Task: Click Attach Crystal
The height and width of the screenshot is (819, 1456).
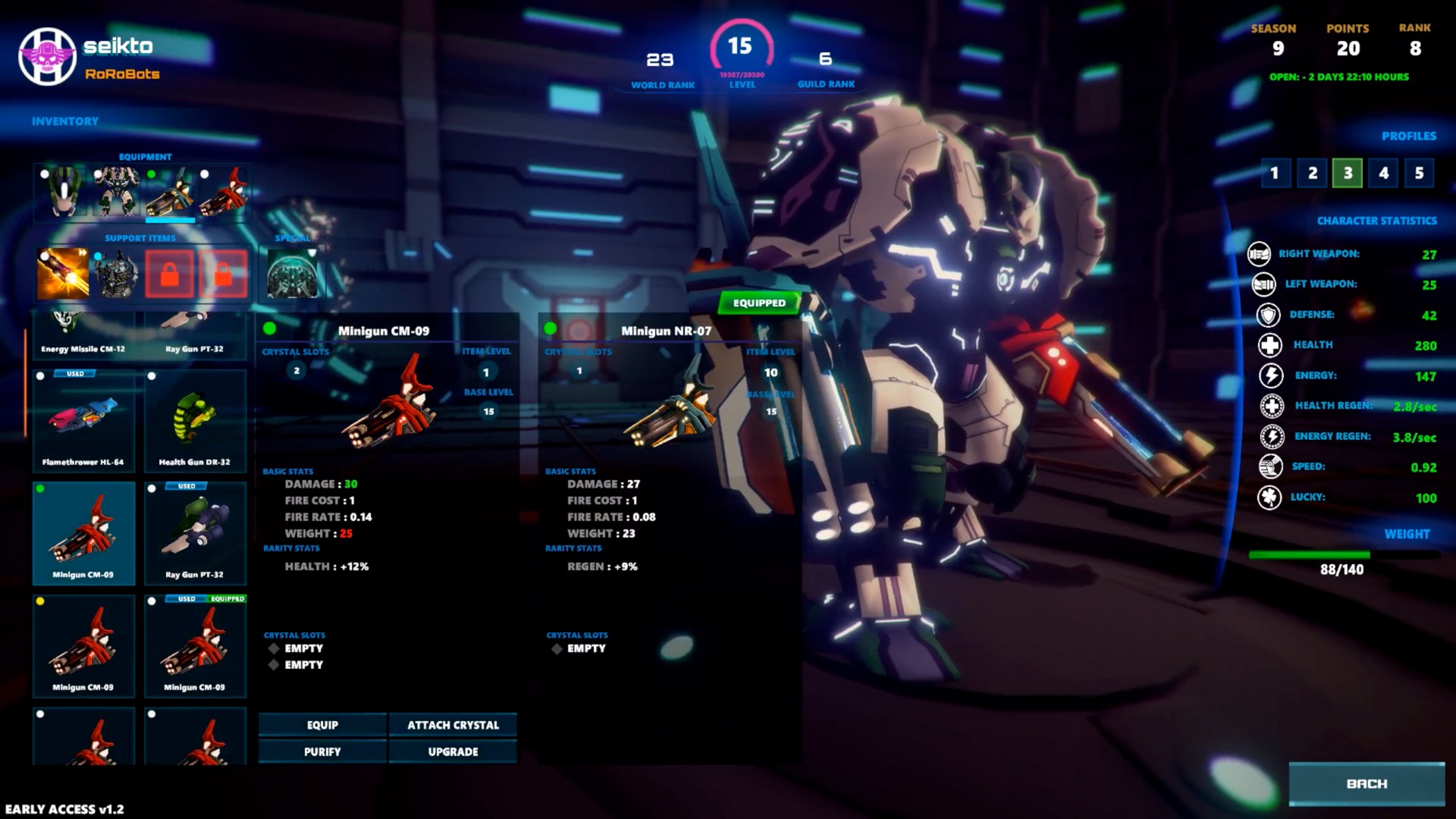Action: [452, 725]
